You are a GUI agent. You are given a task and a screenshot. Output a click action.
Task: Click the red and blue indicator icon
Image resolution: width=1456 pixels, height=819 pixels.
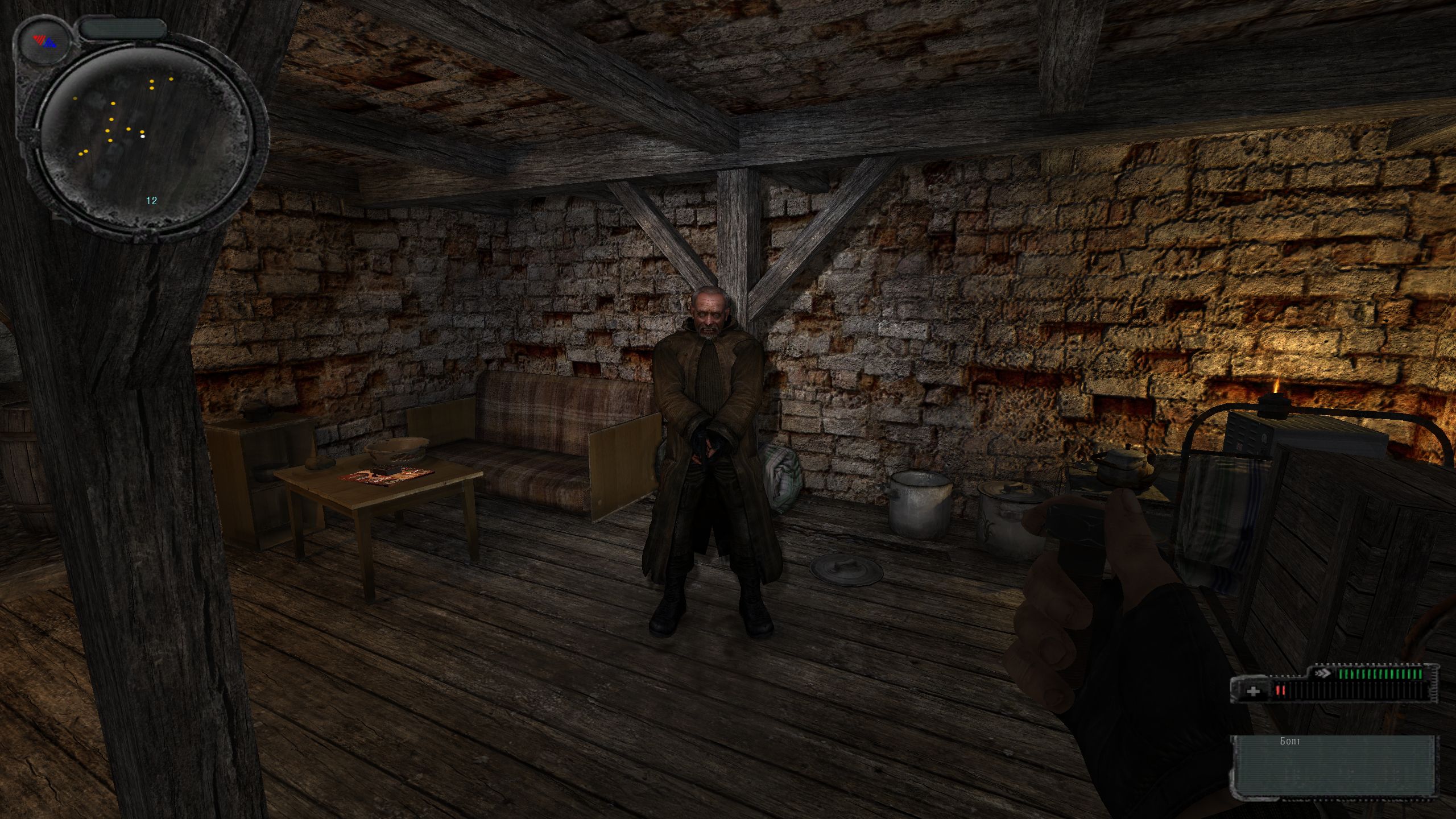point(44,41)
